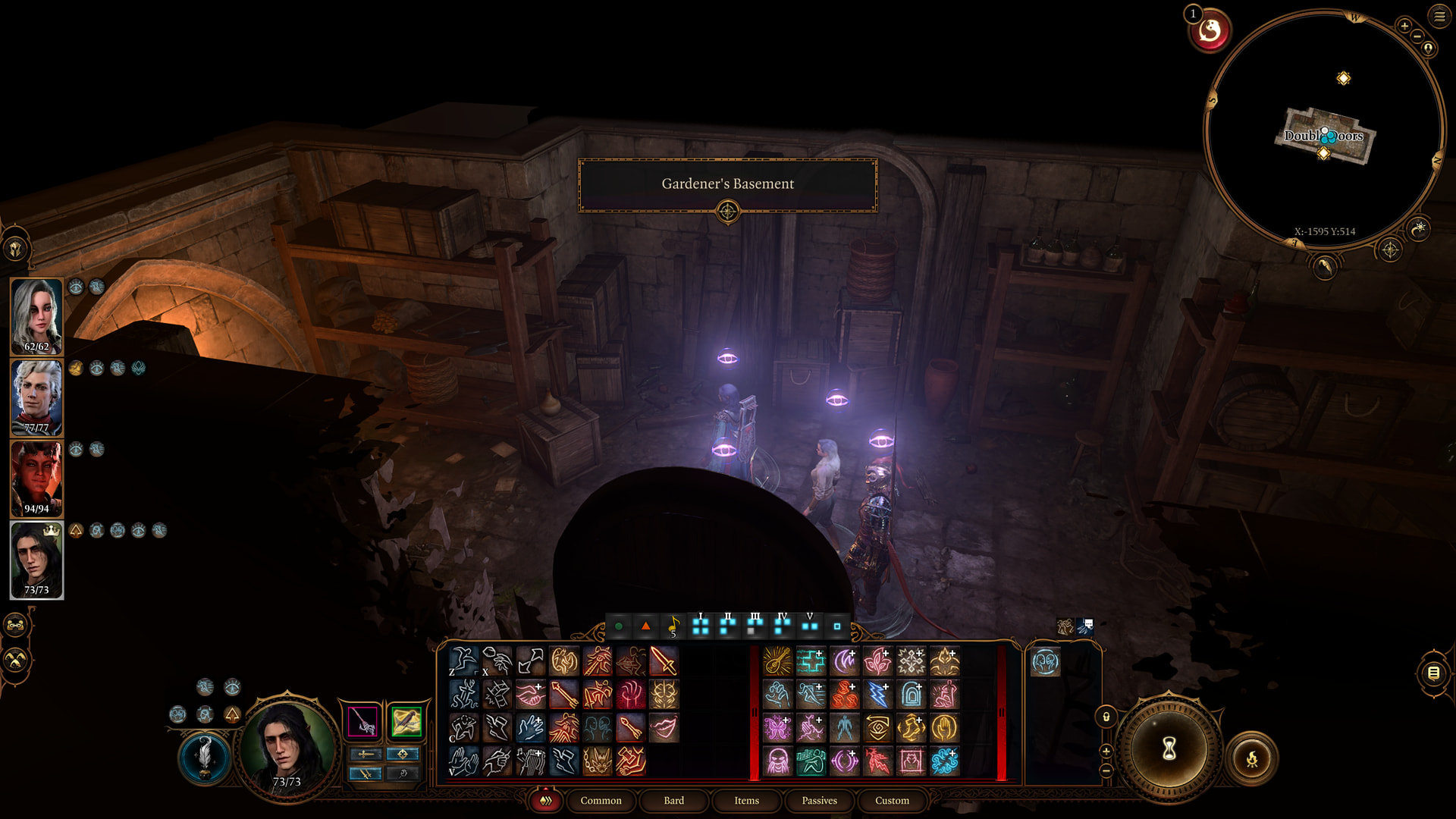Activate the lute bardic spell icon
The height and width of the screenshot is (819, 1456).
[777, 661]
